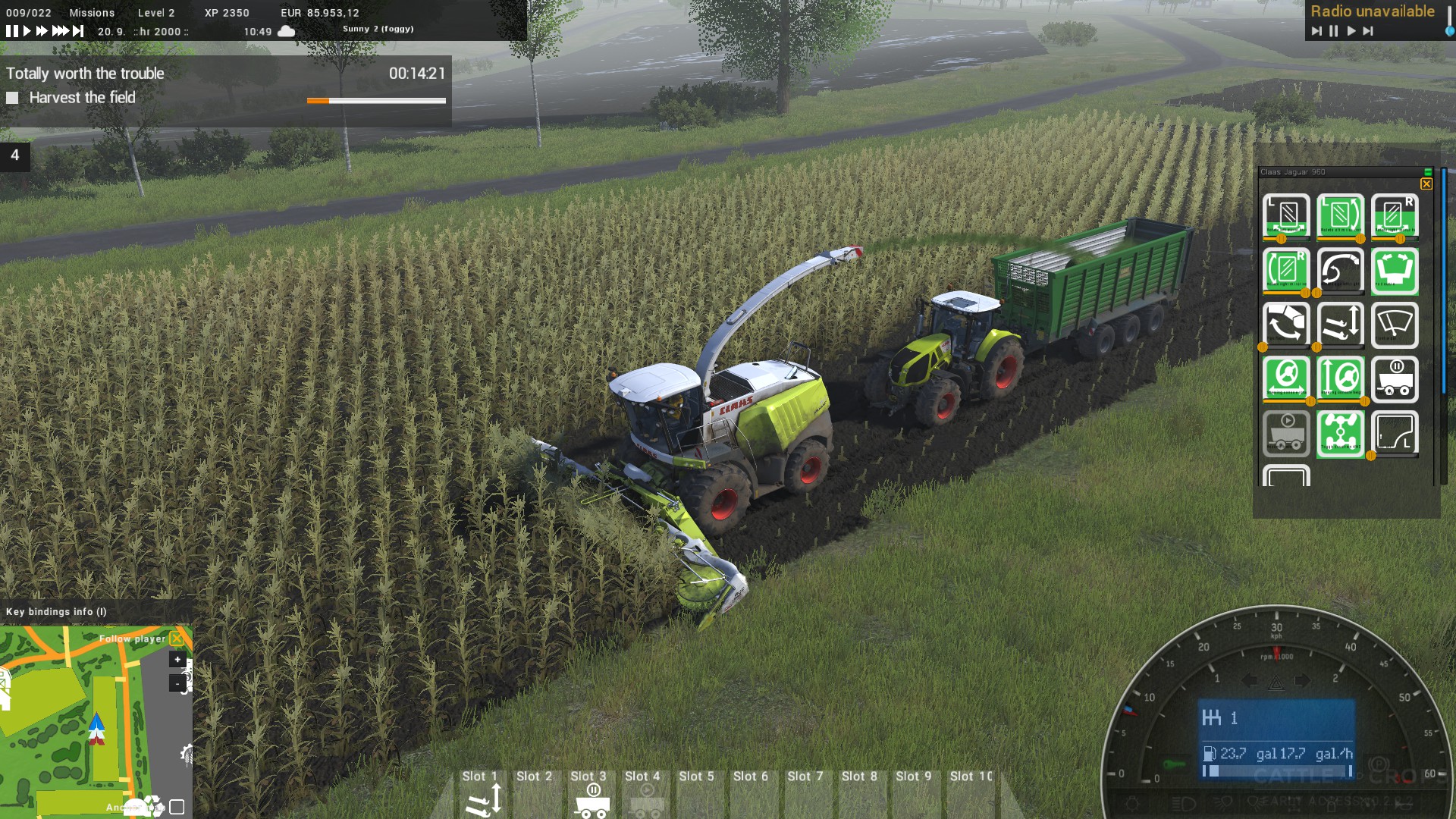Collapse the Claas Jaguar 960 panel
The width and height of the screenshot is (1456, 819).
1428,171
